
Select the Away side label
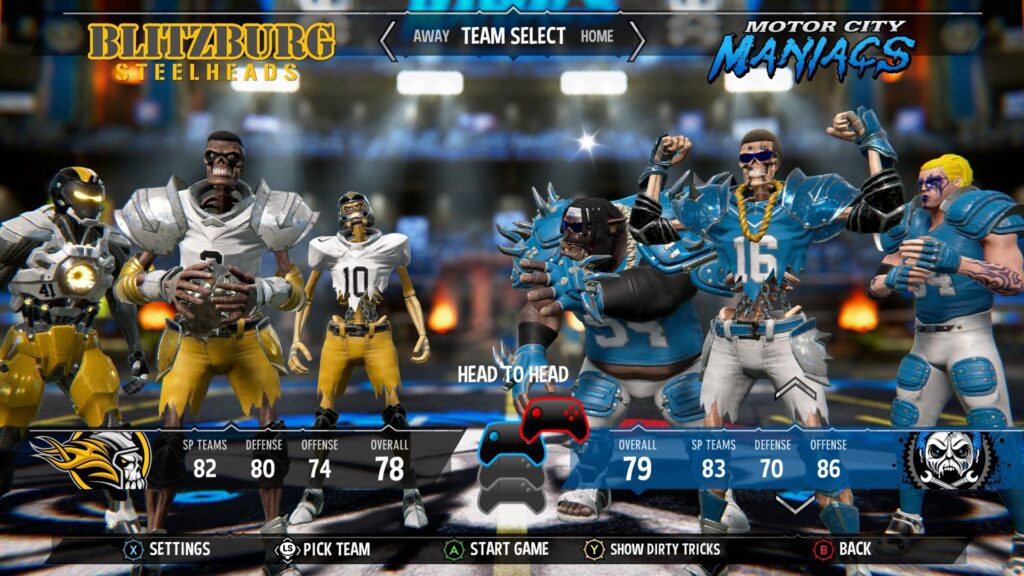[x=429, y=37]
